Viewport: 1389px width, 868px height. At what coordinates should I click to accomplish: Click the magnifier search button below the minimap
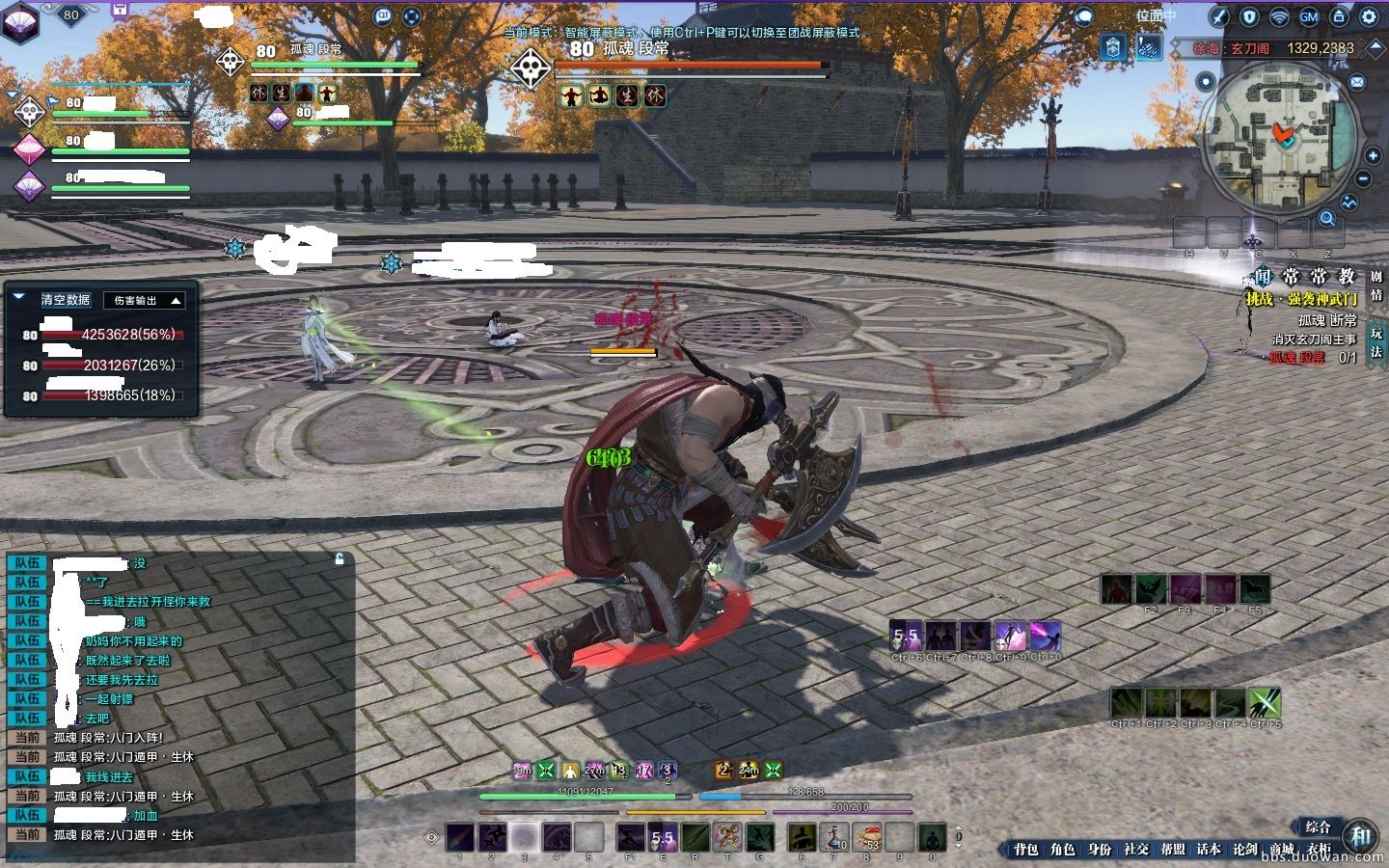coord(1327,219)
